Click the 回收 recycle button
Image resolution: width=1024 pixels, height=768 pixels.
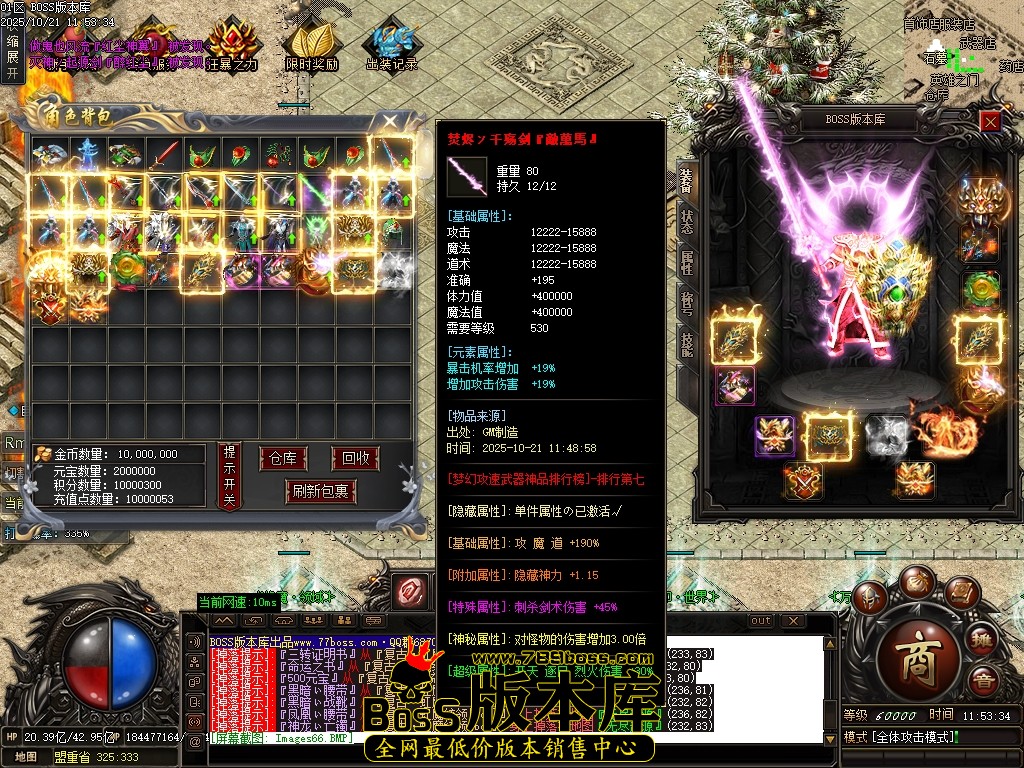(355, 459)
